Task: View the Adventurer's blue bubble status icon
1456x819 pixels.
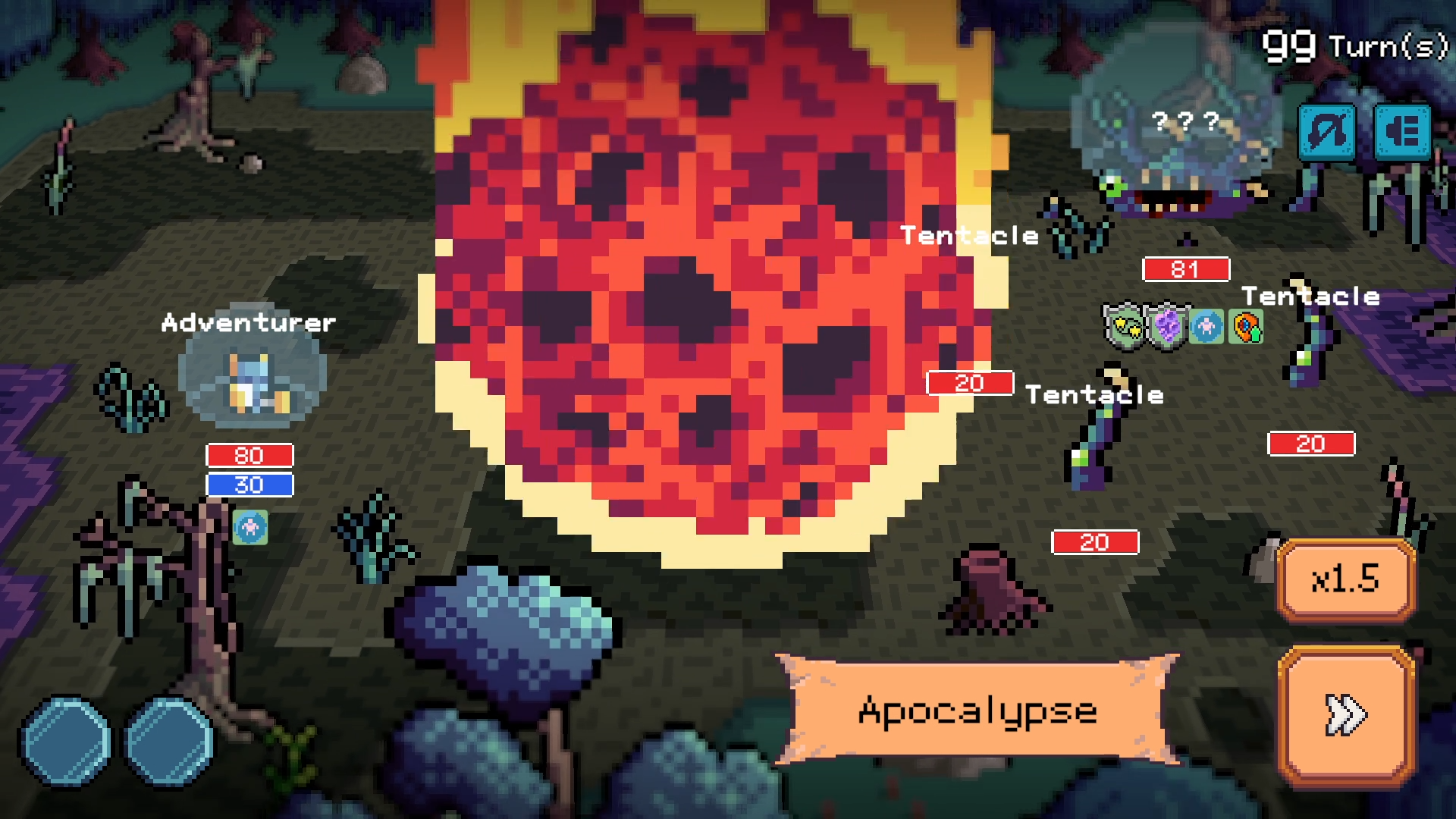Action: [x=250, y=527]
